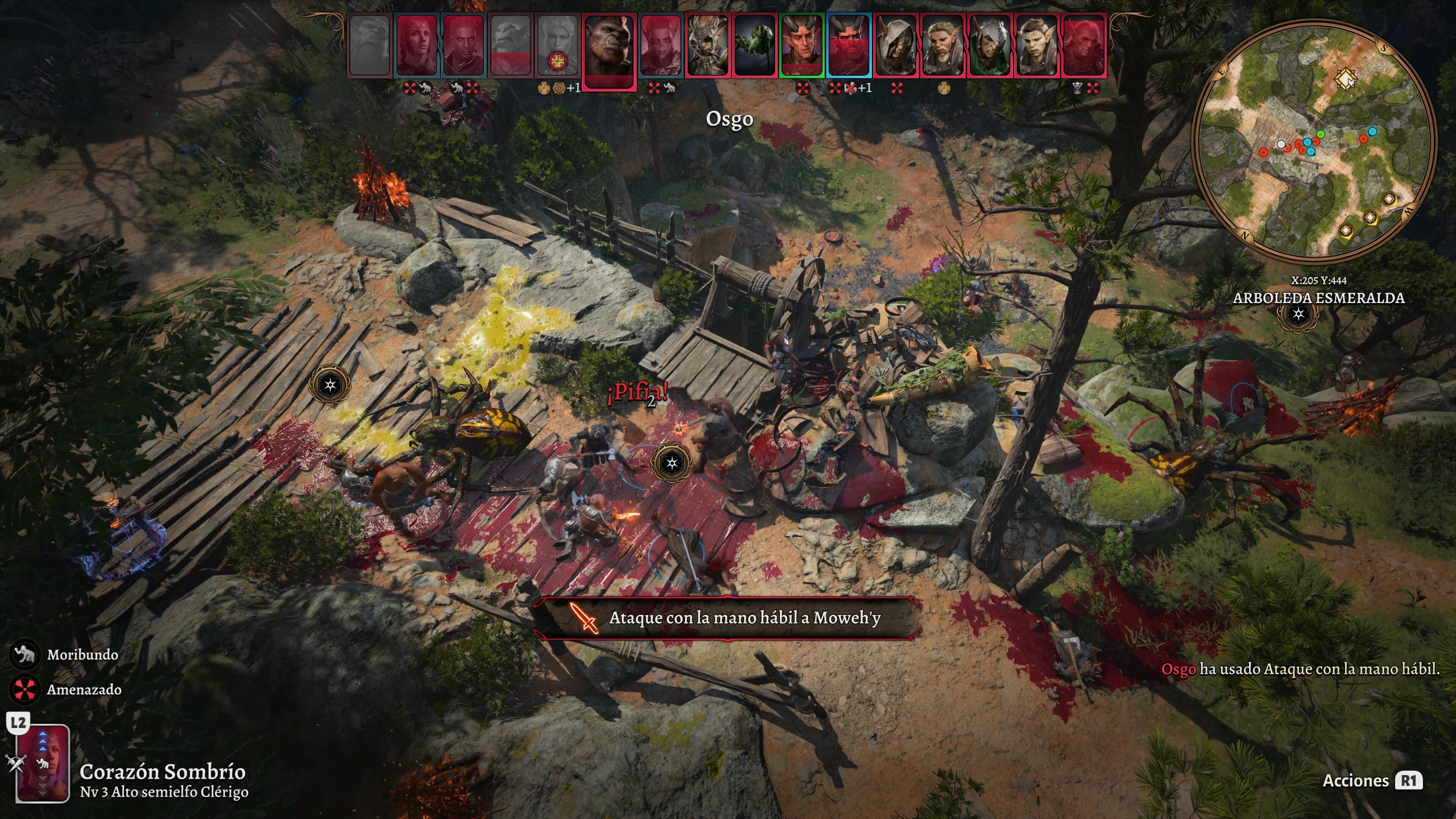Viewport: 1456px width, 819px height.
Task: Select the first grayed-out bearded portrait
Action: tap(370, 45)
